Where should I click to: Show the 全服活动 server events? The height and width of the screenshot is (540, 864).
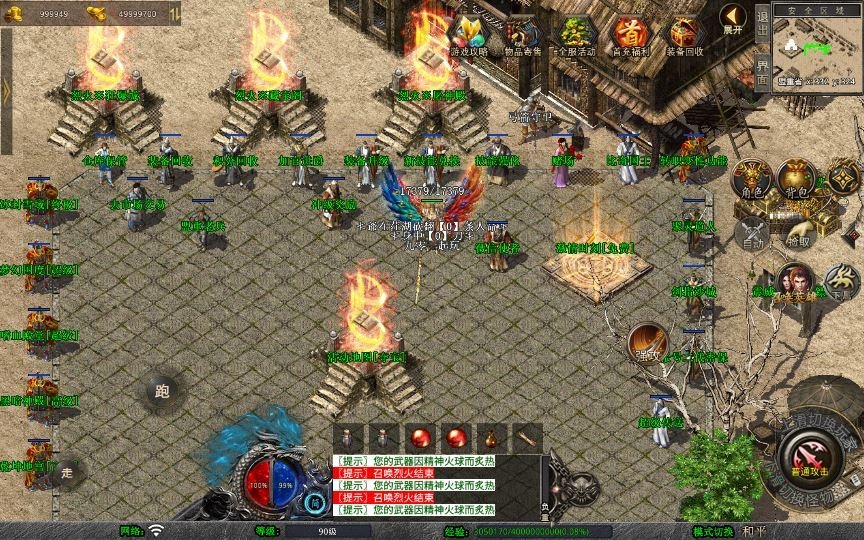click(x=576, y=34)
